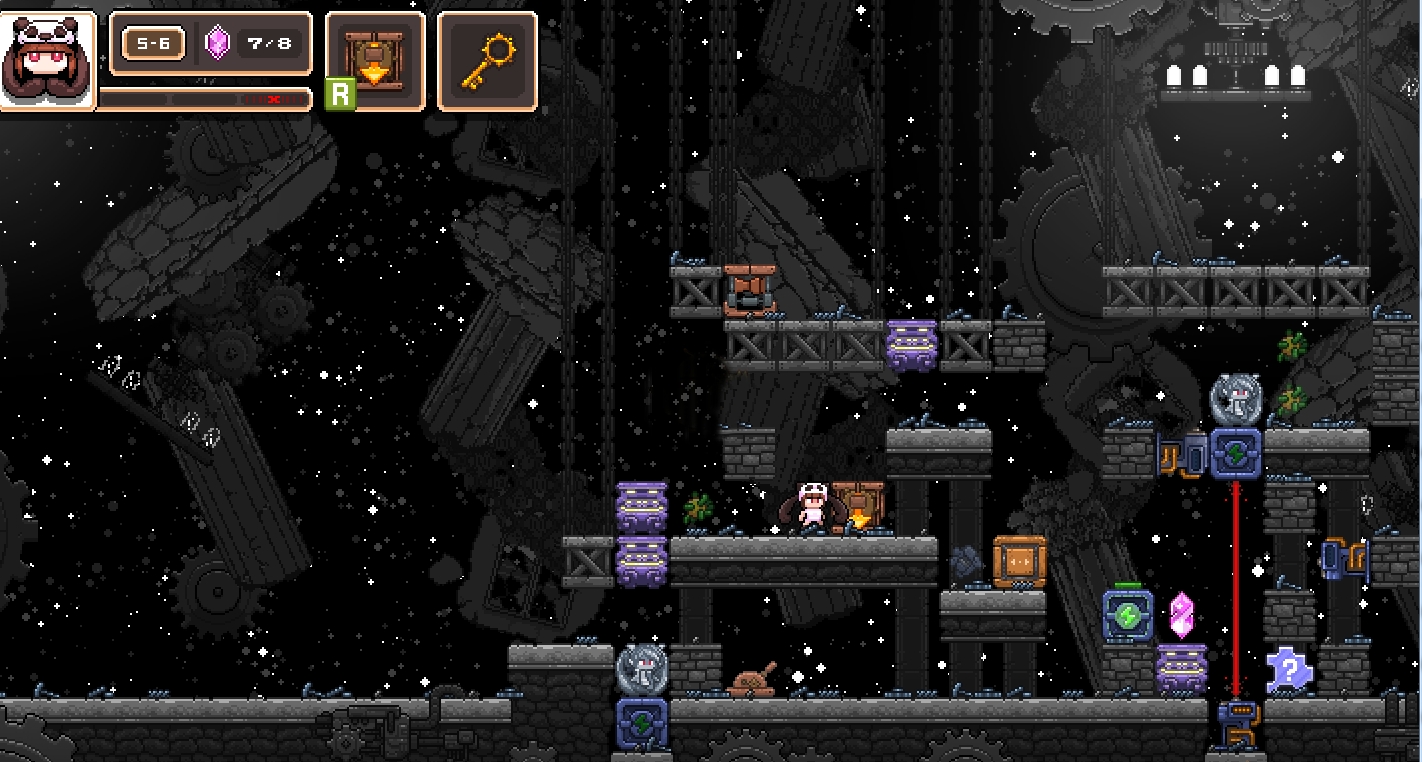The width and height of the screenshot is (1422, 762).
Task: Click the panda girl character portrait
Action: pyautogui.click(x=47, y=60)
